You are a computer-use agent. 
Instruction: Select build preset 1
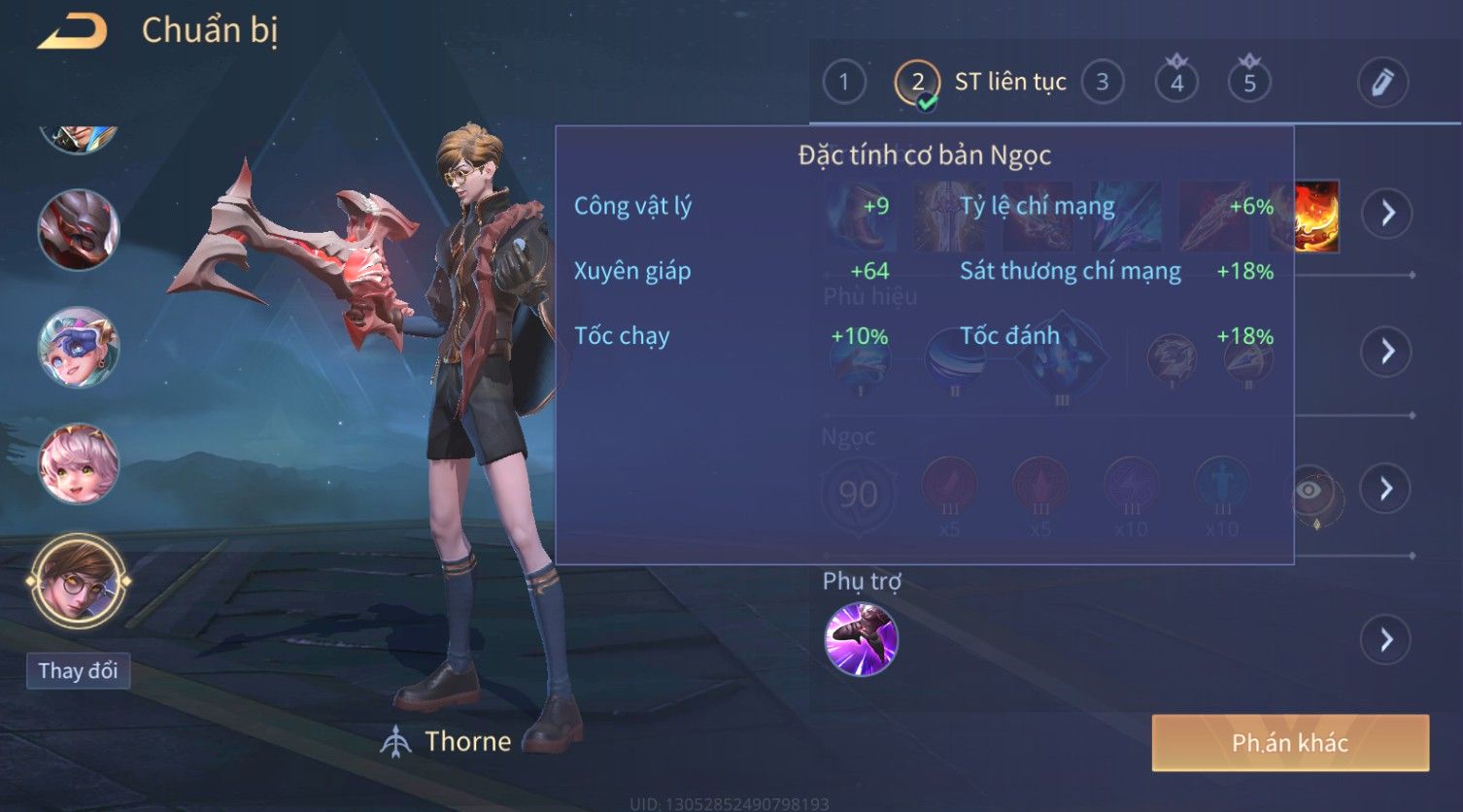843,83
